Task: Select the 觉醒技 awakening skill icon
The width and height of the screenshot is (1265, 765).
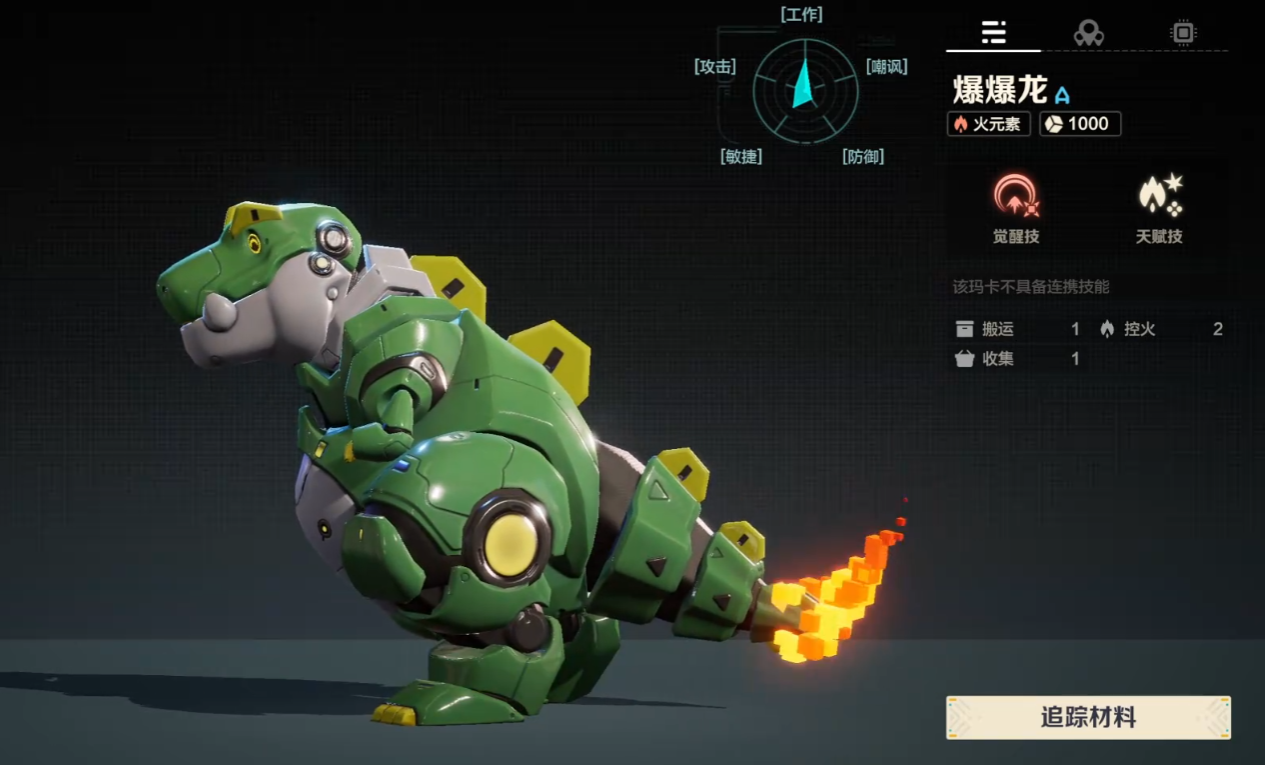Action: 1016,196
